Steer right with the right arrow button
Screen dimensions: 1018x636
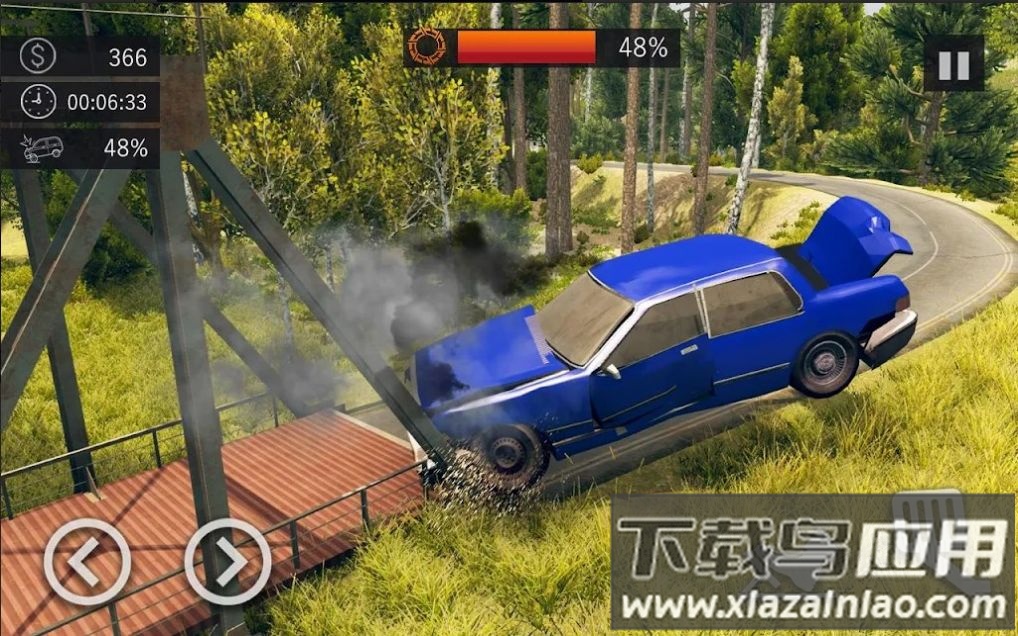tap(228, 561)
